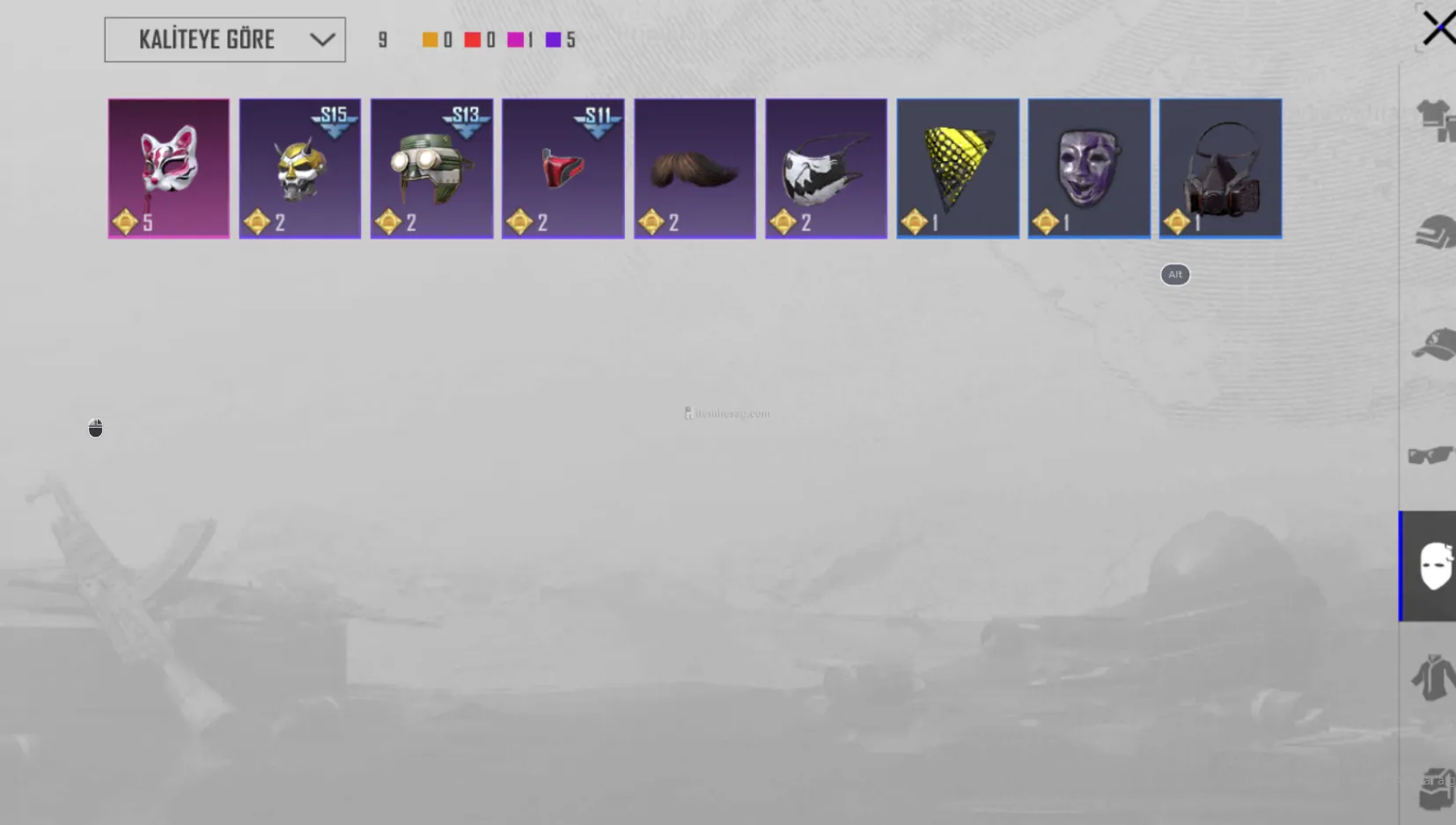
Task: Pick the S11 red face mask
Action: [x=563, y=168]
